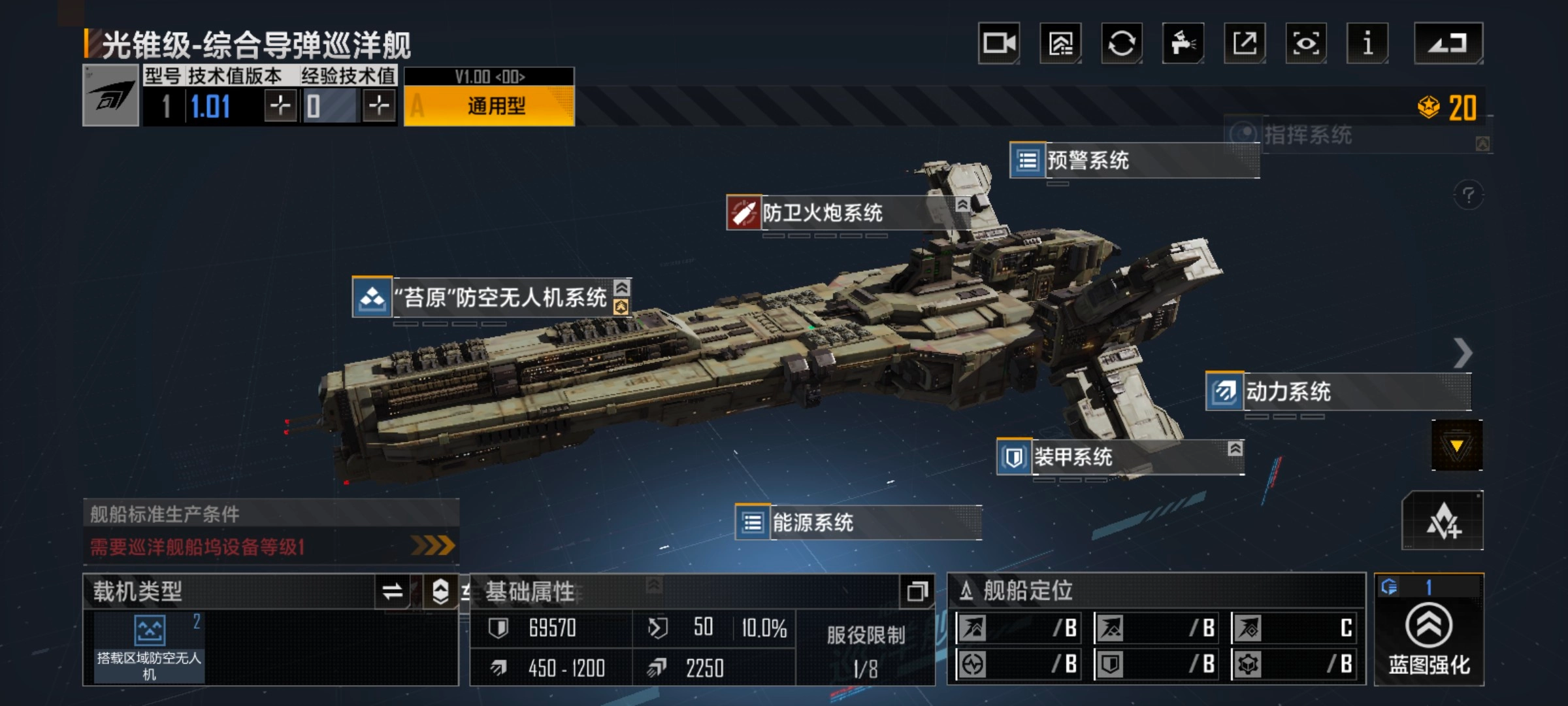Toggle the yellow triangle indicator on right side
The height and width of the screenshot is (706, 1568).
pyautogui.click(x=1458, y=445)
